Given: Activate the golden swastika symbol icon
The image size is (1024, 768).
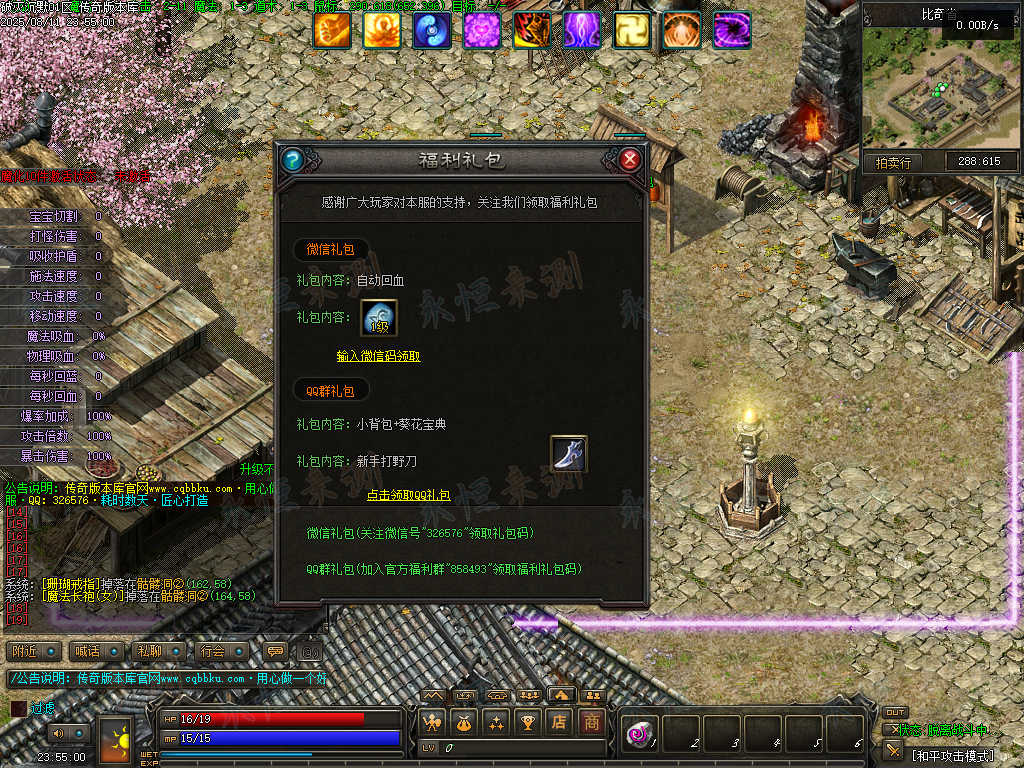Looking at the screenshot, I should click(x=632, y=30).
